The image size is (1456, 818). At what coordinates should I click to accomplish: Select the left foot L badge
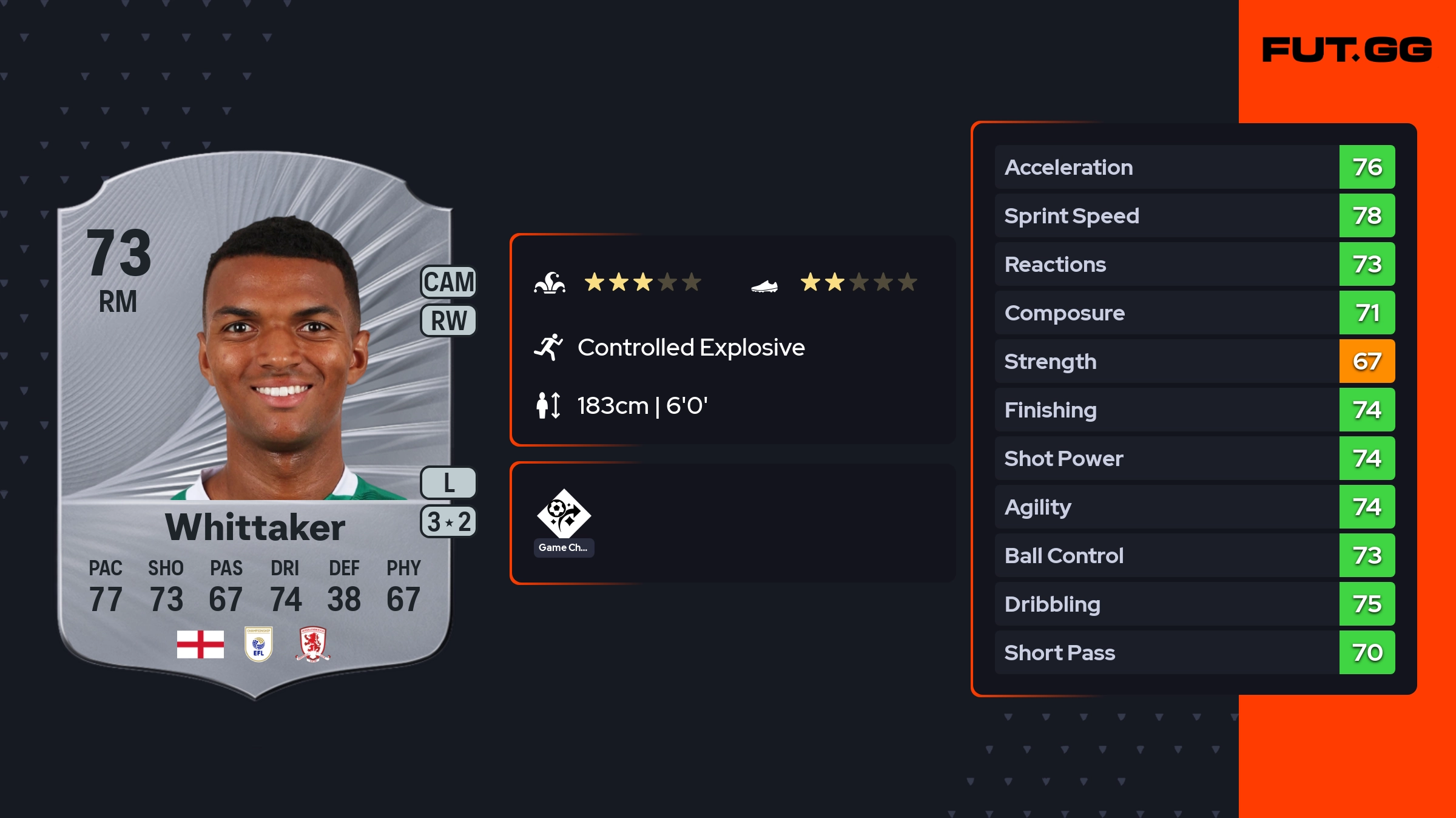[448, 483]
